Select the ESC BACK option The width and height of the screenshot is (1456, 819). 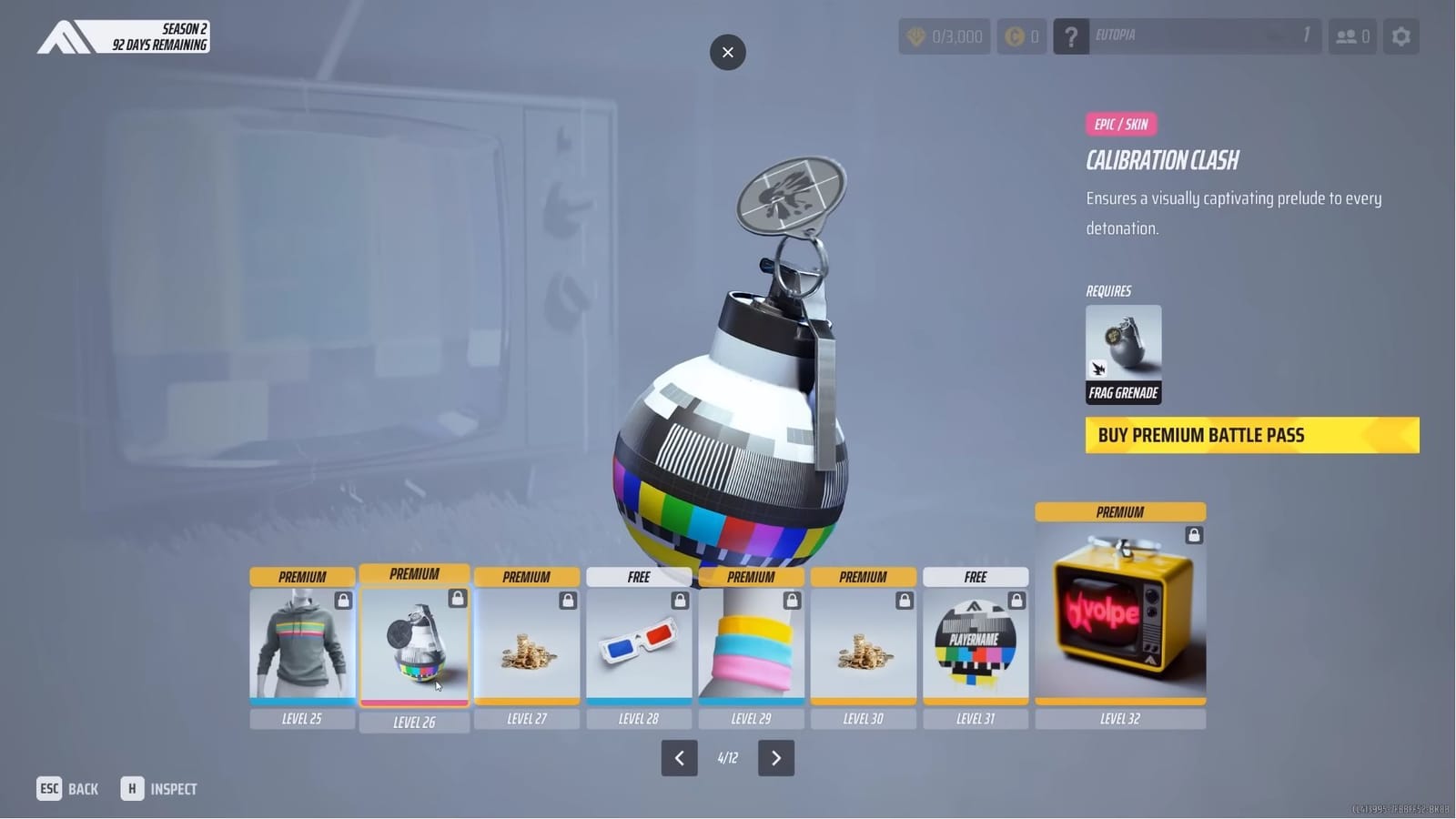pyautogui.click(x=66, y=788)
